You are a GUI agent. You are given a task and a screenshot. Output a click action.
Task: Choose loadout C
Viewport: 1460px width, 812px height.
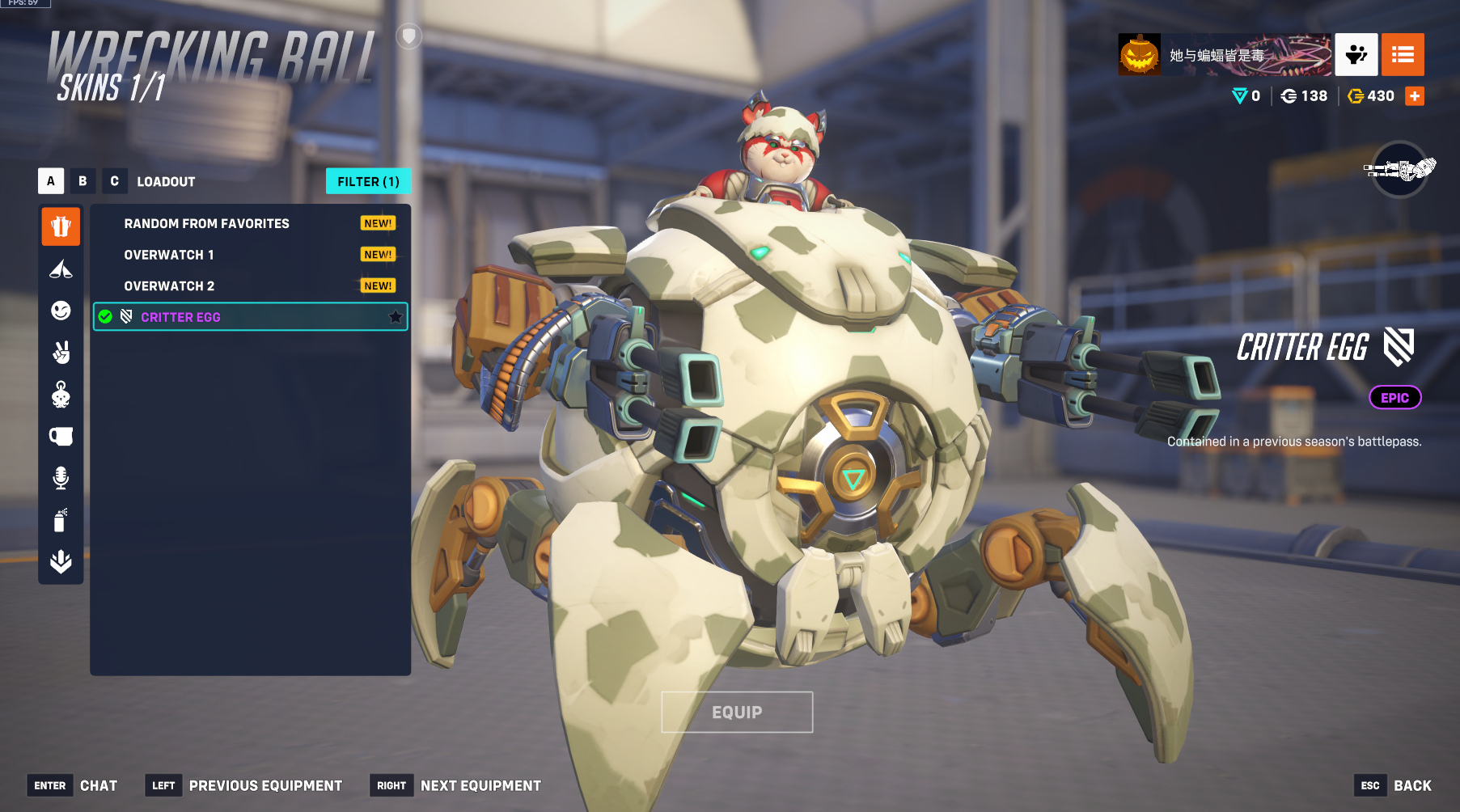click(x=114, y=181)
